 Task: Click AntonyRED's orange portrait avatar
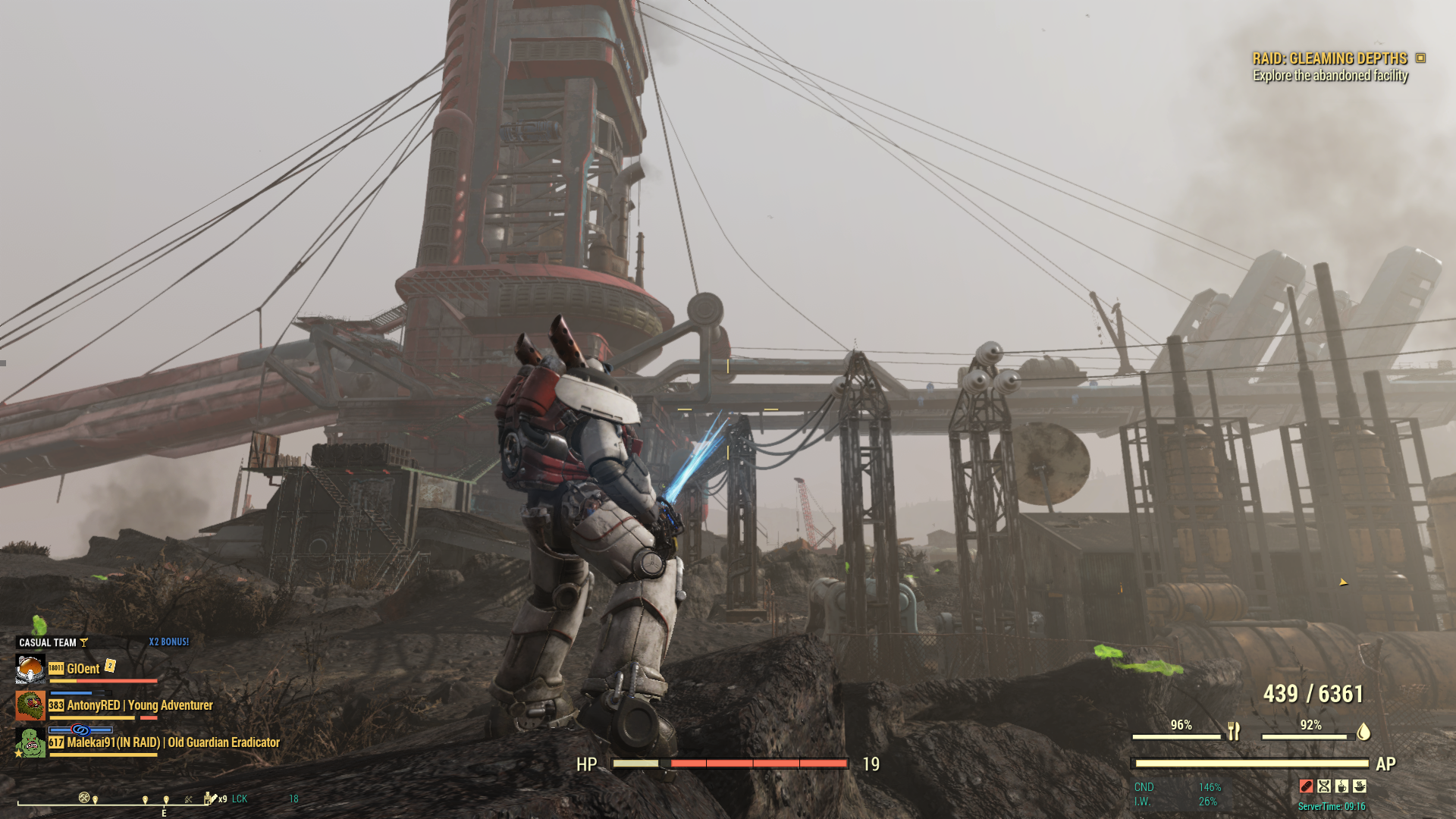(x=30, y=705)
